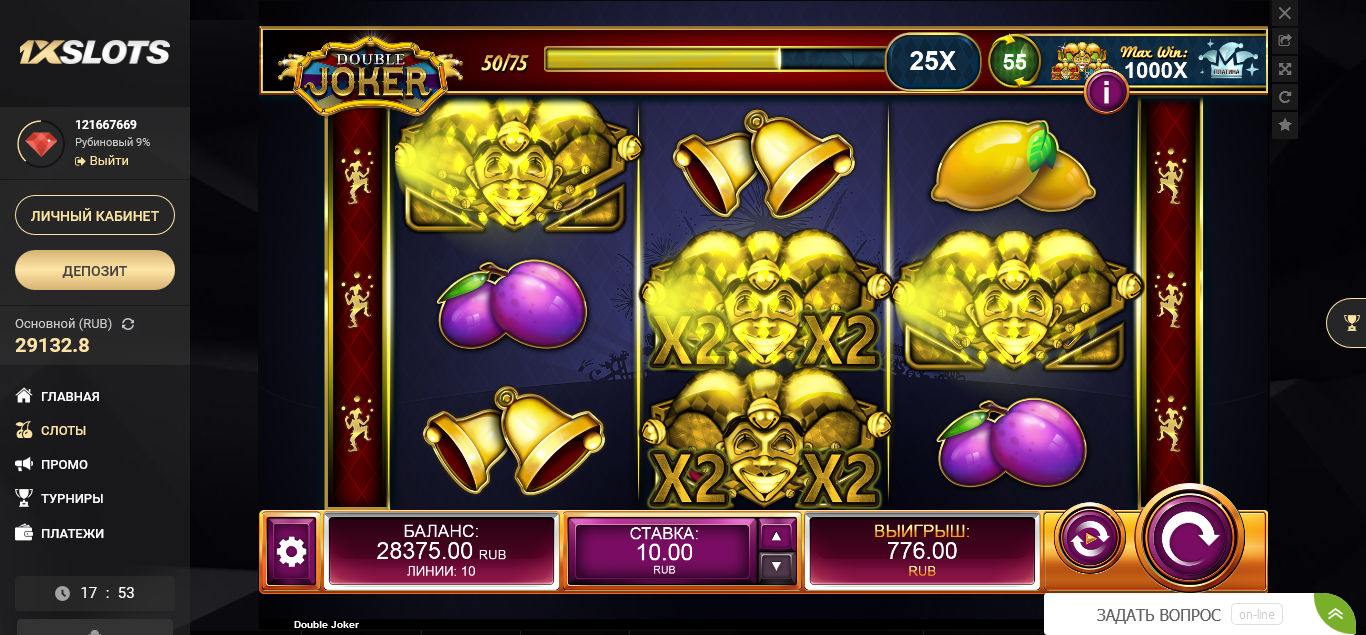Open the Промо section
This screenshot has height=635, width=1366.
(64, 464)
